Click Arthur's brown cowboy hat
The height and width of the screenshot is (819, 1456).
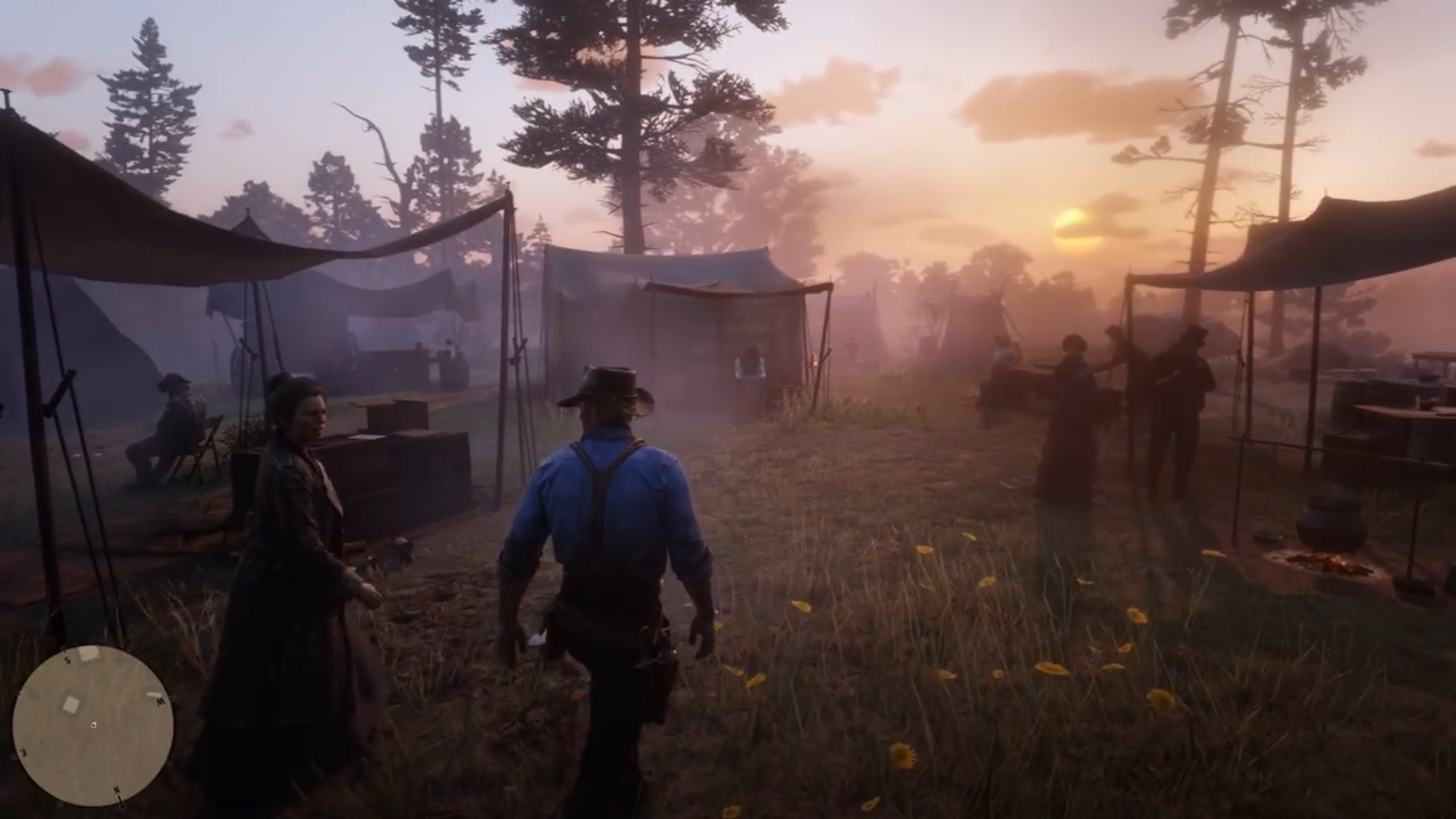(x=607, y=387)
